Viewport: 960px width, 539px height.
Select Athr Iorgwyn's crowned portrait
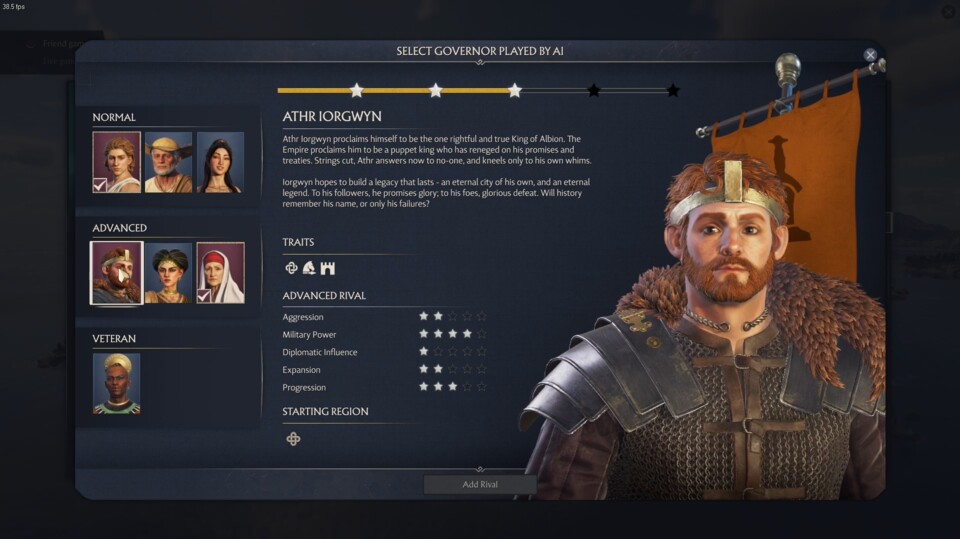(x=117, y=273)
